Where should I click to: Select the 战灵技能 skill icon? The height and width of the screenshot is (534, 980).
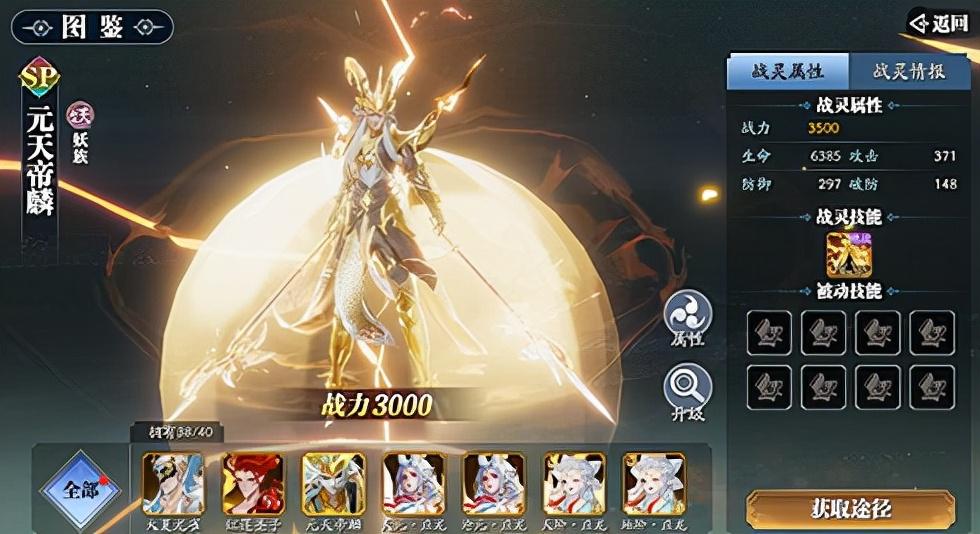pos(849,254)
